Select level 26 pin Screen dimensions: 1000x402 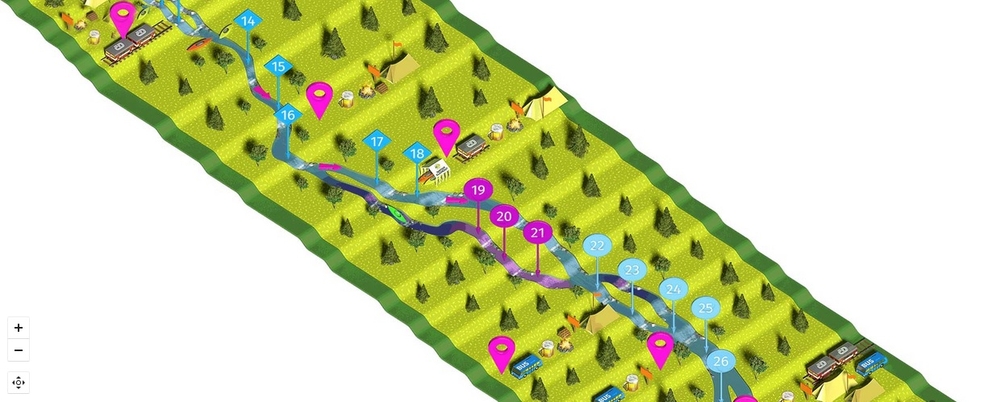[x=721, y=361]
